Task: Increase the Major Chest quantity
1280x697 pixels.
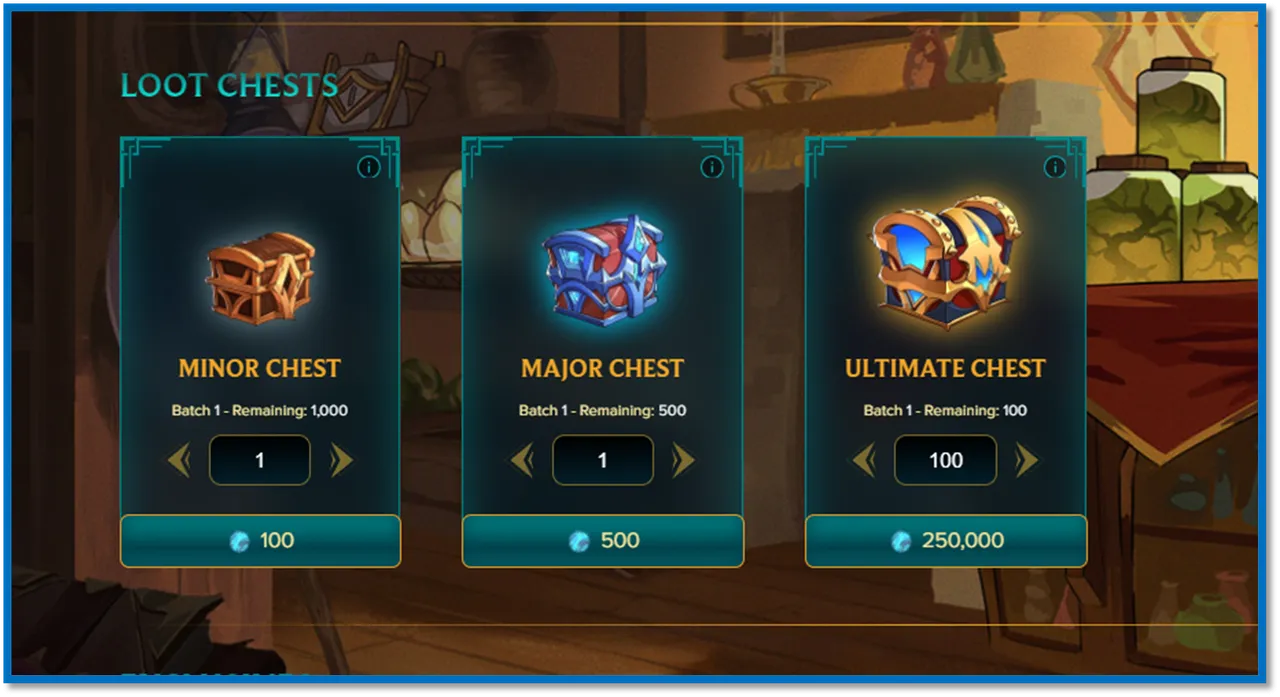Action: coord(683,460)
